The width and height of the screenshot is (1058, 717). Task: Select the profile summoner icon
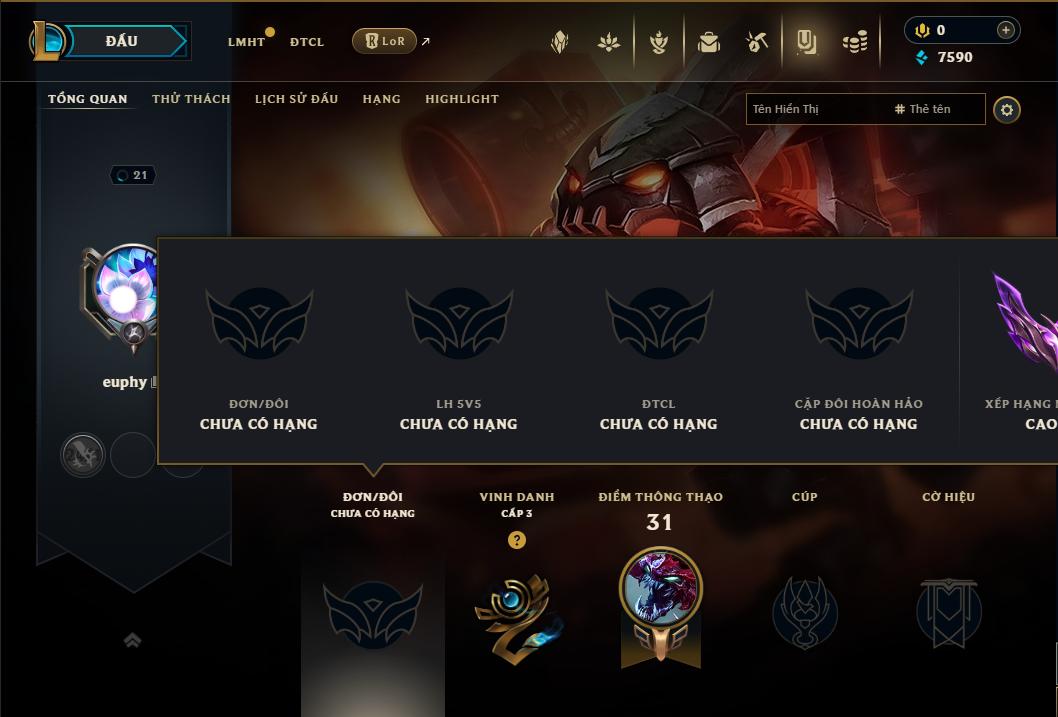(x=124, y=296)
